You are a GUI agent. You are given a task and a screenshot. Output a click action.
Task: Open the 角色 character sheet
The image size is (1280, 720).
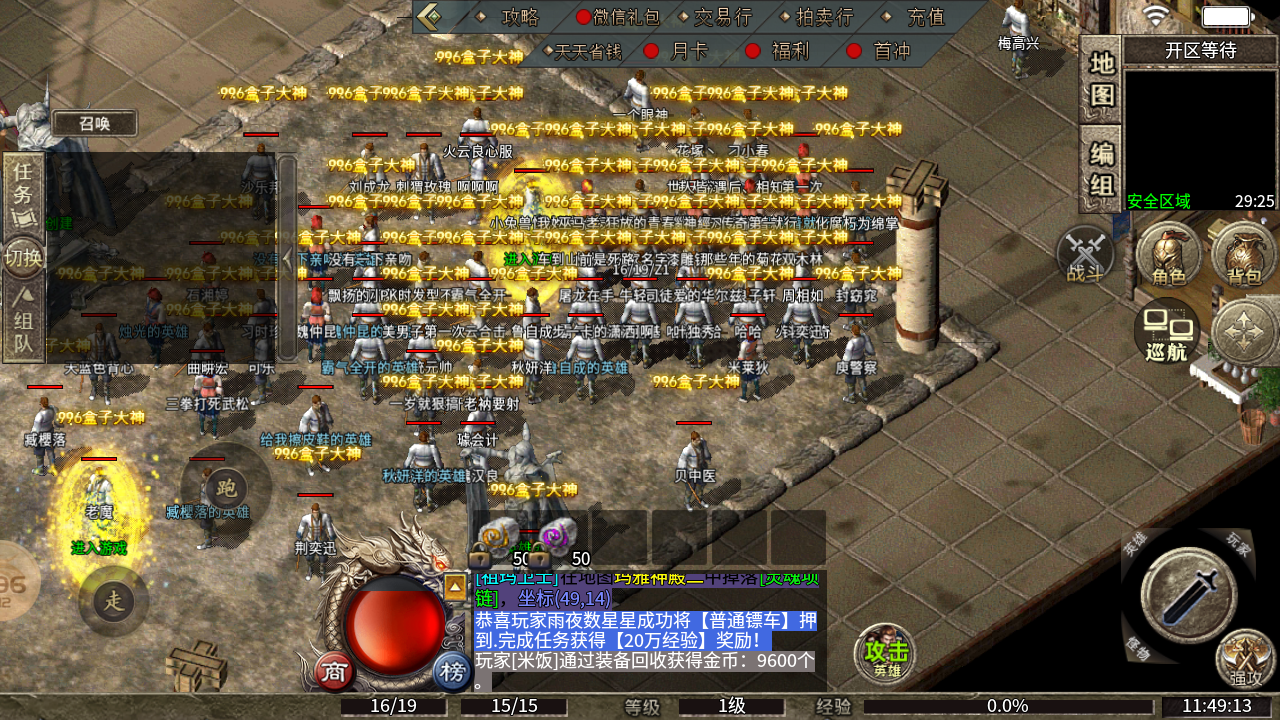(x=1168, y=255)
